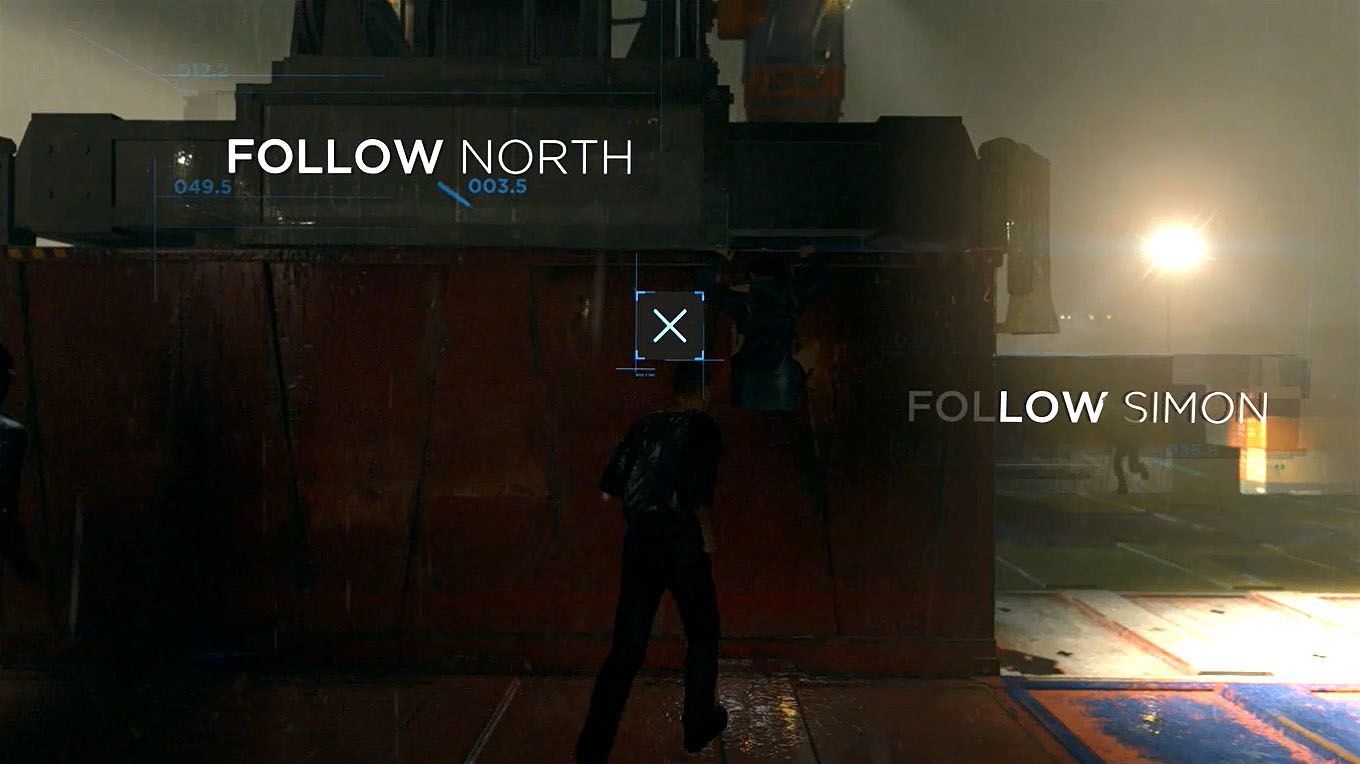
Task: Click the 003.5 HUD readout
Action: coord(497,186)
